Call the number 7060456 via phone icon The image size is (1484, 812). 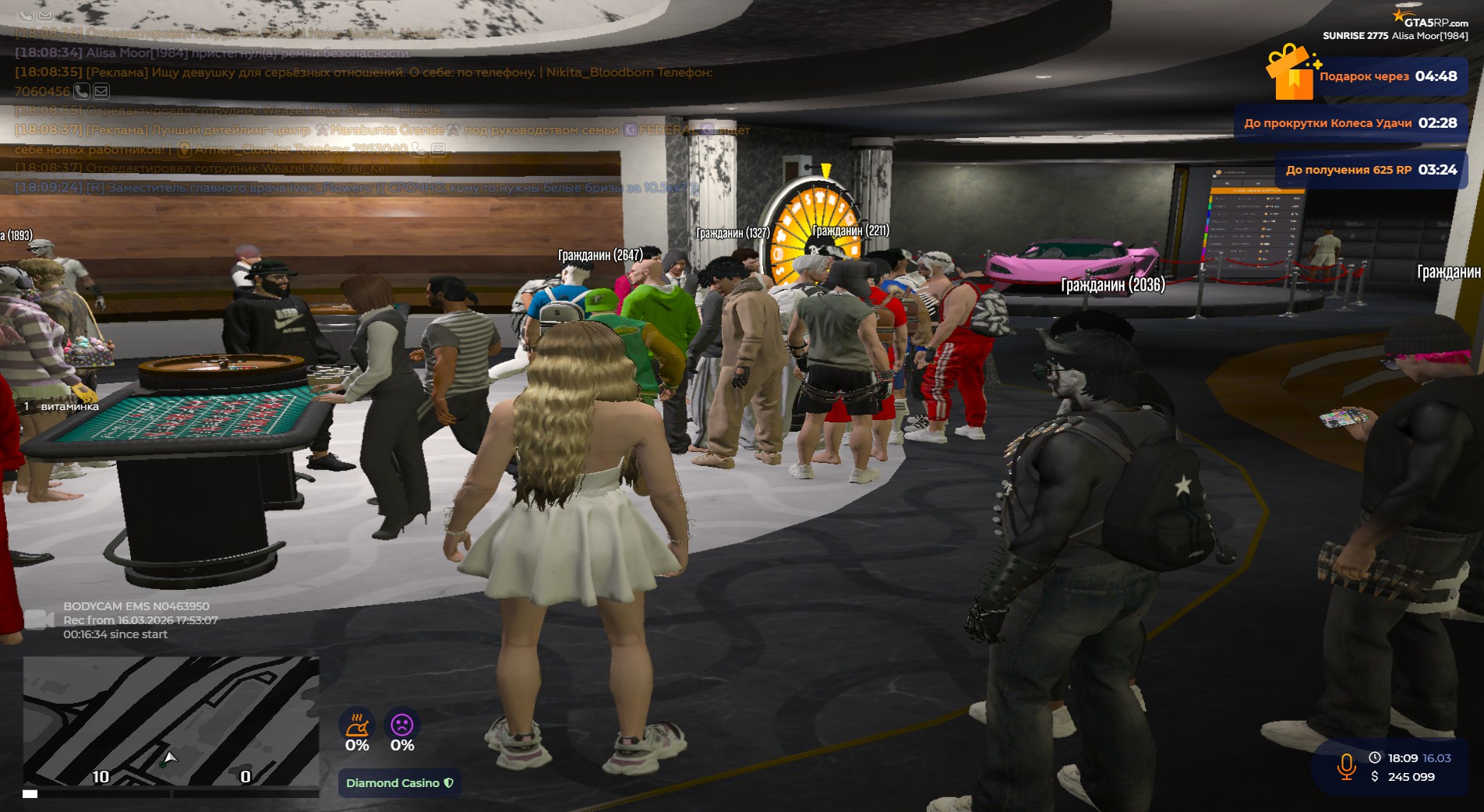[x=82, y=91]
